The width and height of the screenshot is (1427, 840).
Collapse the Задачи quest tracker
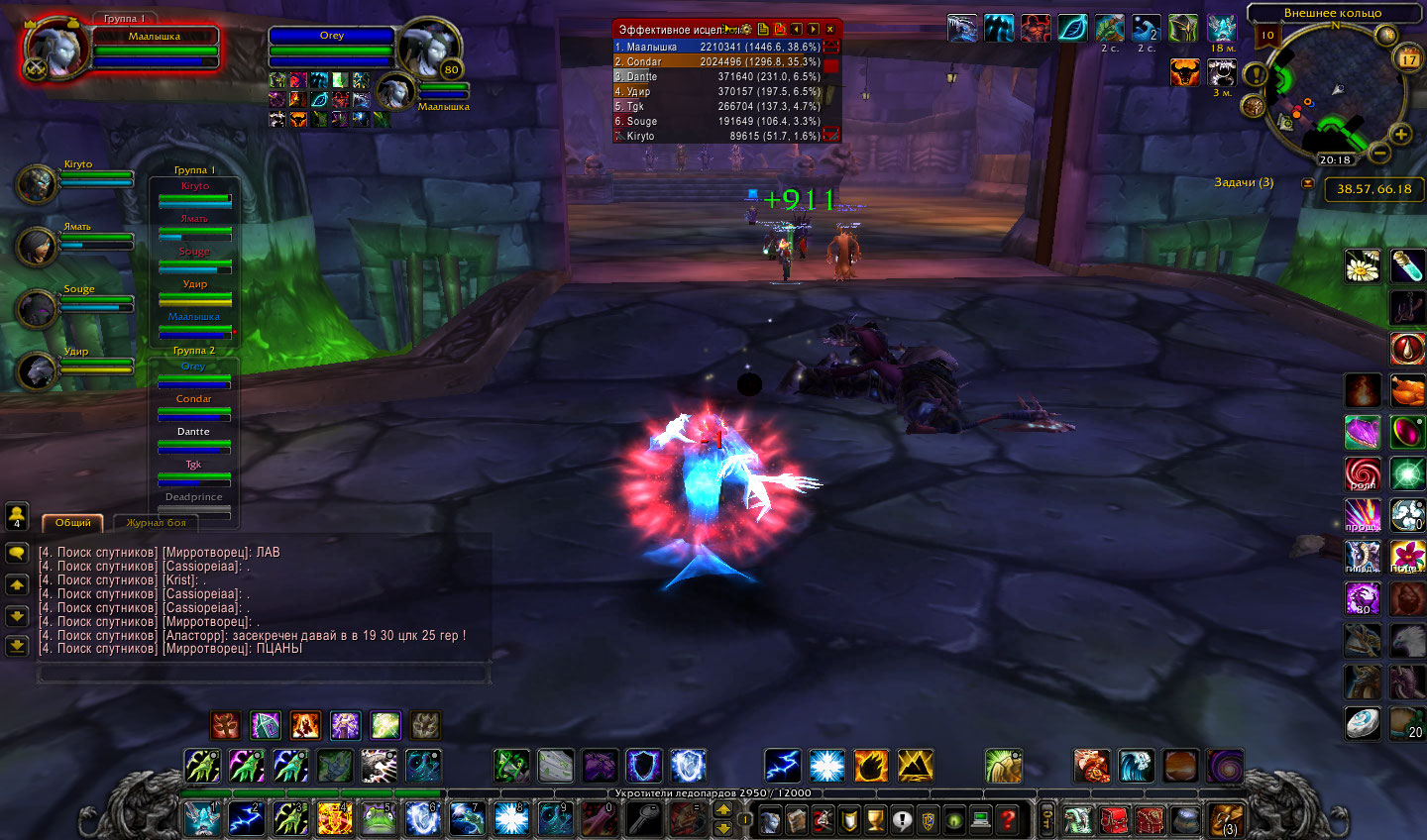1307,183
